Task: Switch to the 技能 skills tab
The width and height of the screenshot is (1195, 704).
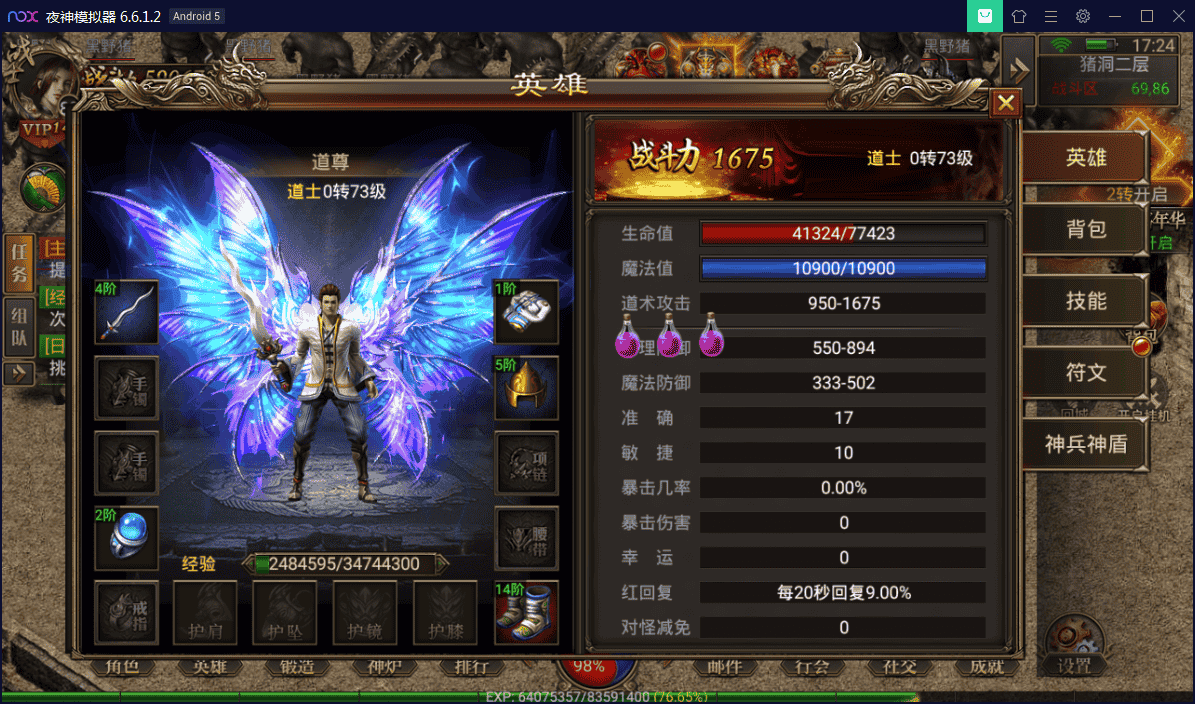Action: pos(1084,301)
